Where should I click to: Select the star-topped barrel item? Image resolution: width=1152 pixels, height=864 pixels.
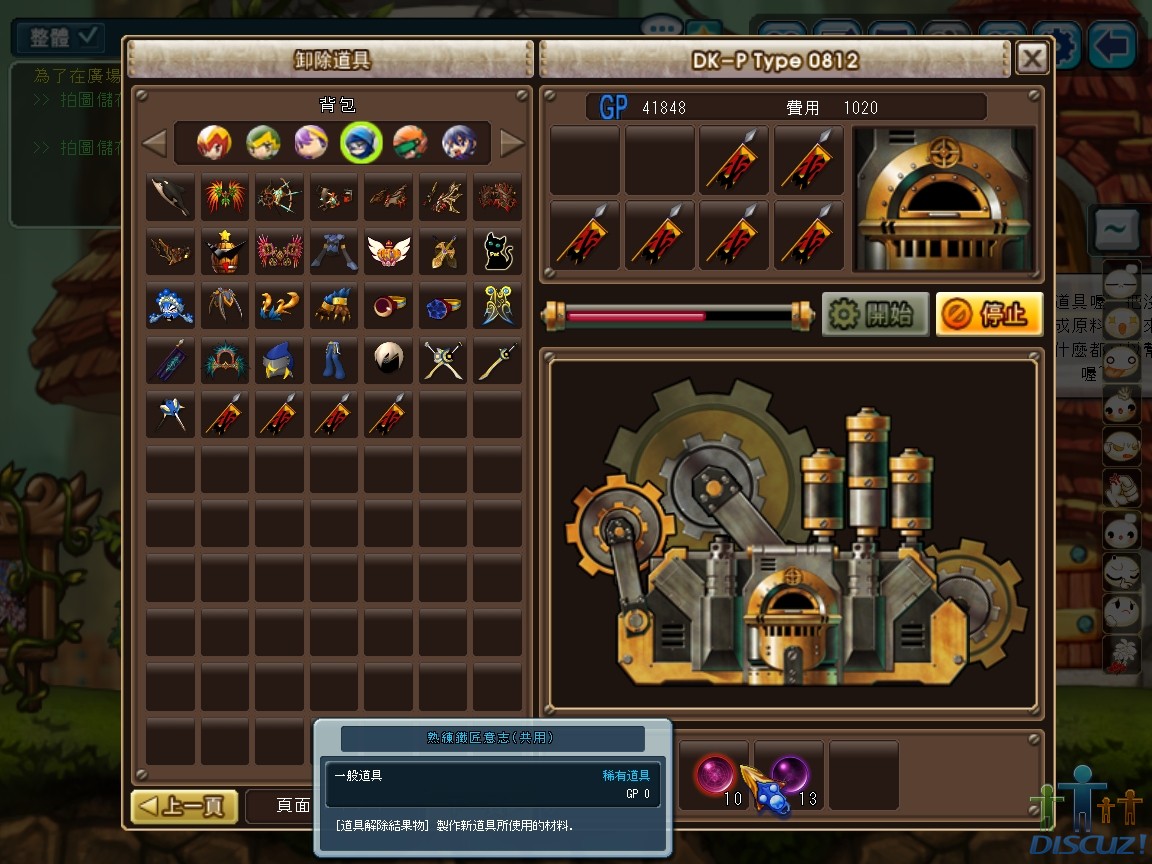click(x=225, y=251)
